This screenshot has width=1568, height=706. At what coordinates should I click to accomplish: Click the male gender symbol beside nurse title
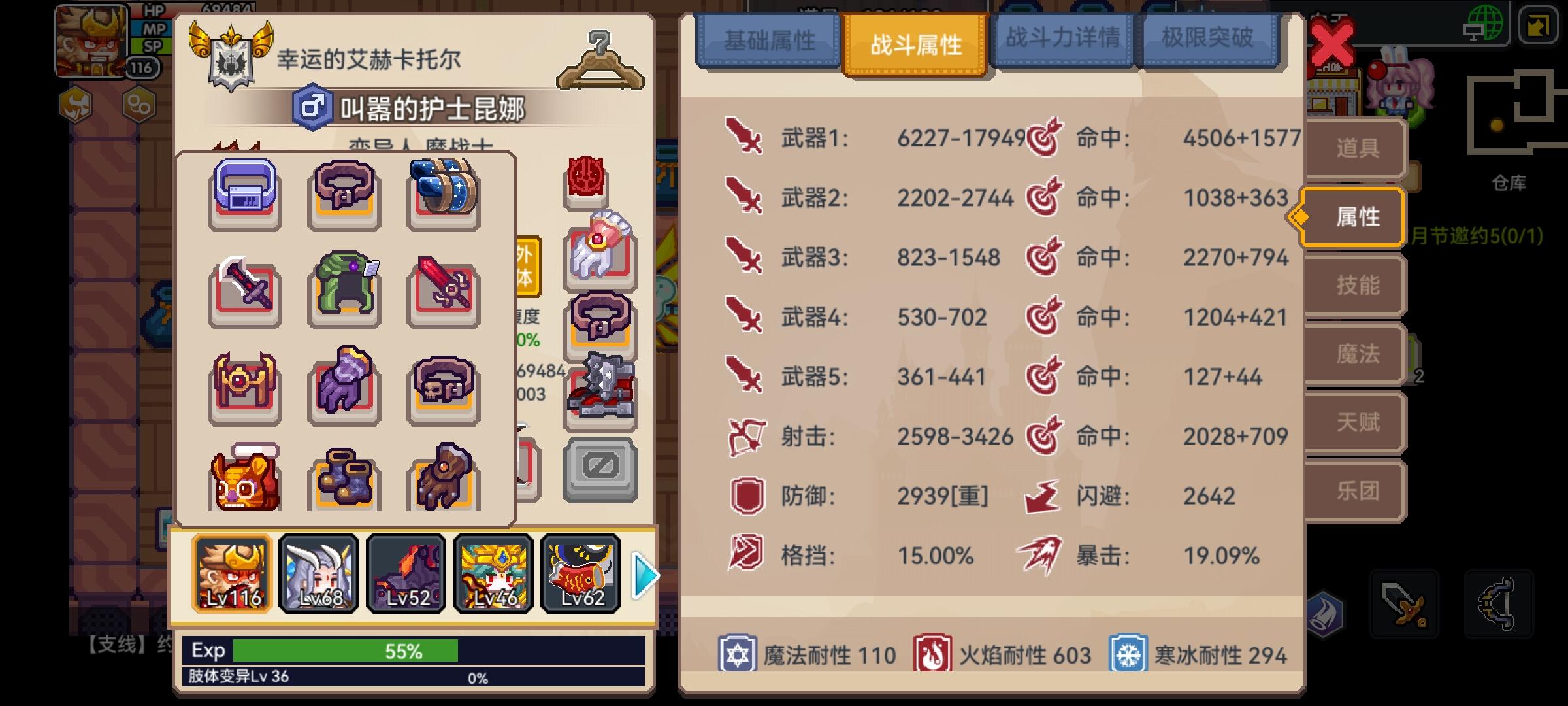tap(312, 107)
